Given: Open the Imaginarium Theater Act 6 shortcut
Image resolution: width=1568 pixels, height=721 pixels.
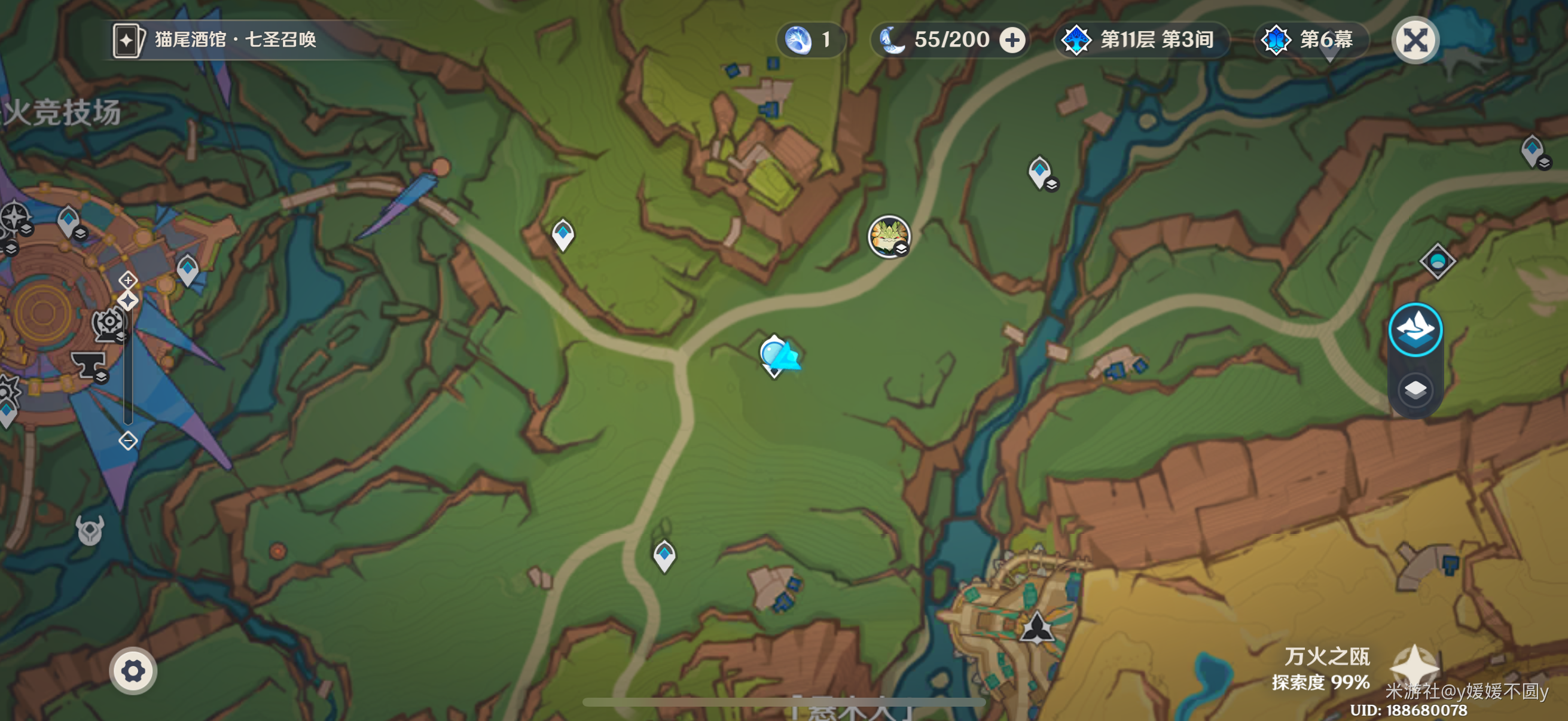Looking at the screenshot, I should [1309, 40].
